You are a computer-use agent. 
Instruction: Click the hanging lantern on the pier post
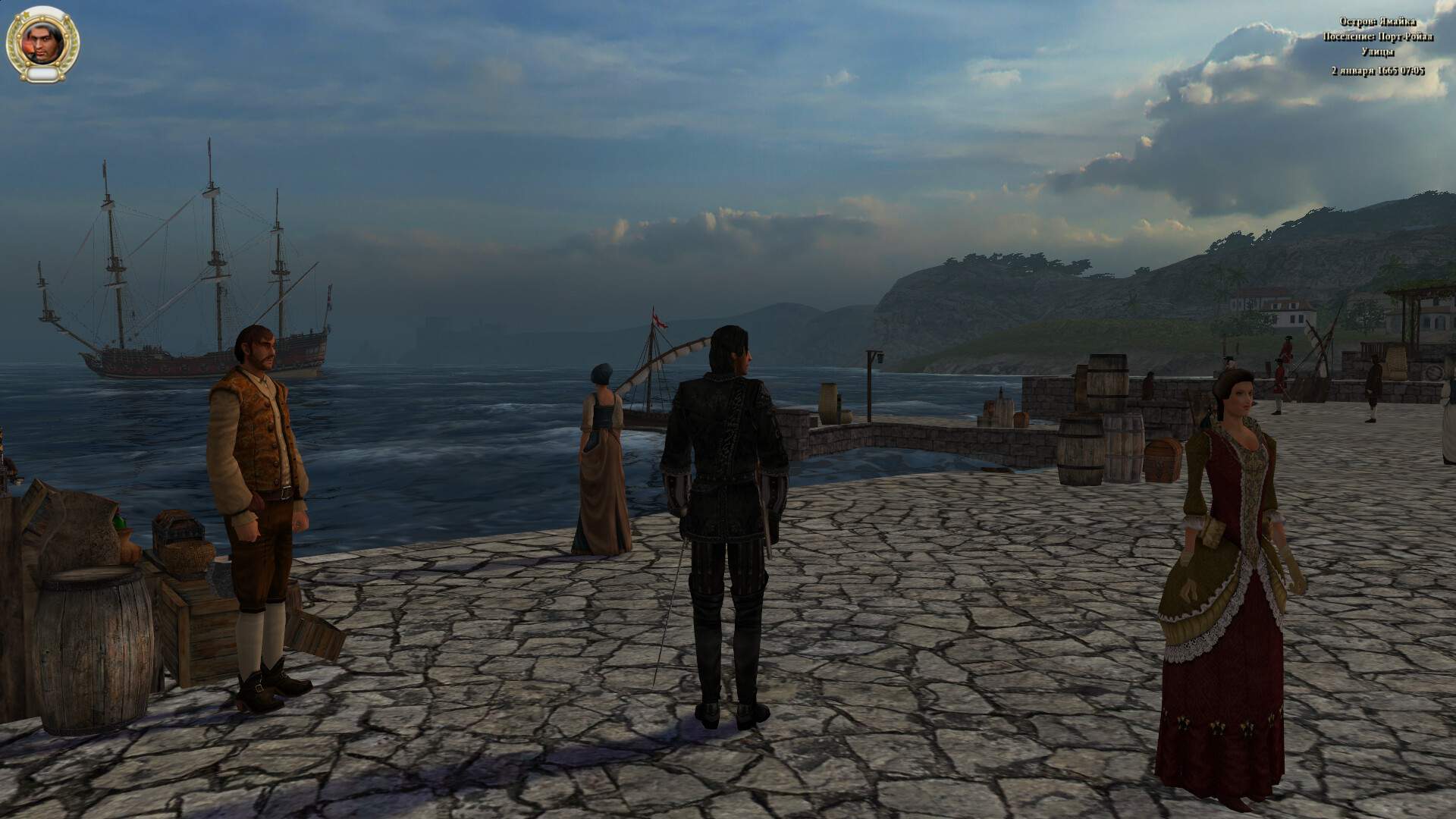coord(880,358)
